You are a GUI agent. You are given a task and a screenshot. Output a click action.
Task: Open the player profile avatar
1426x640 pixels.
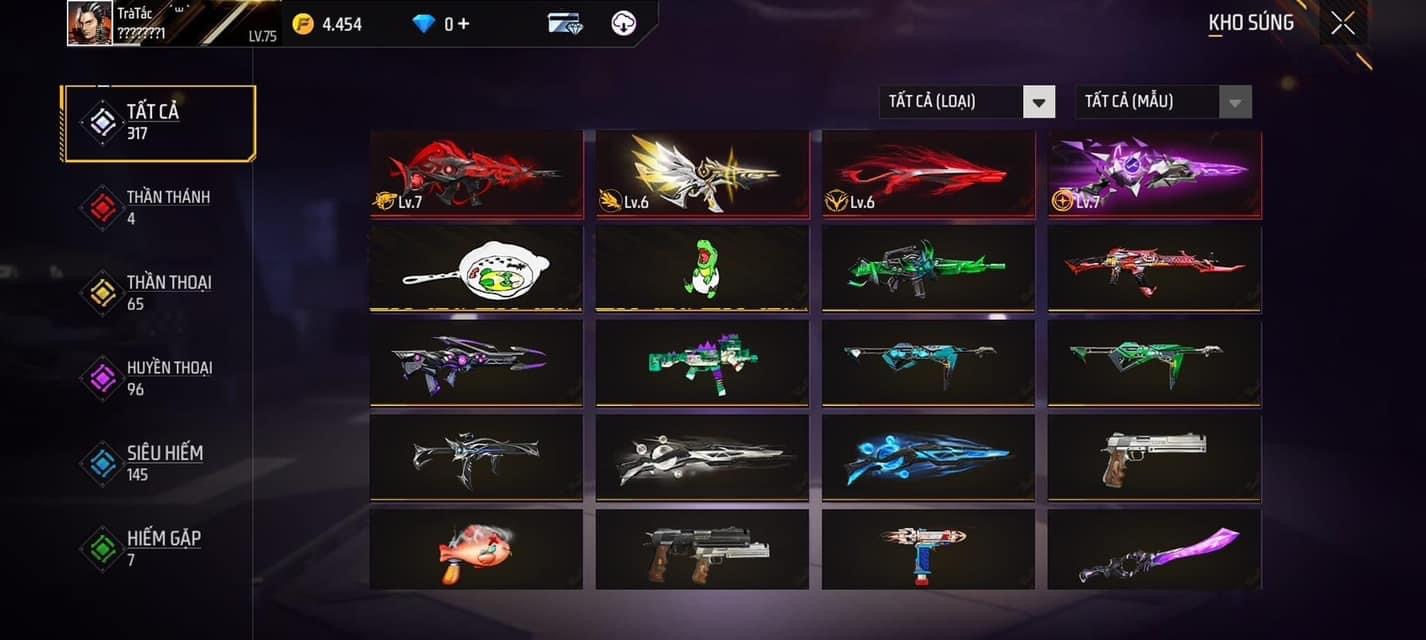tap(89, 23)
